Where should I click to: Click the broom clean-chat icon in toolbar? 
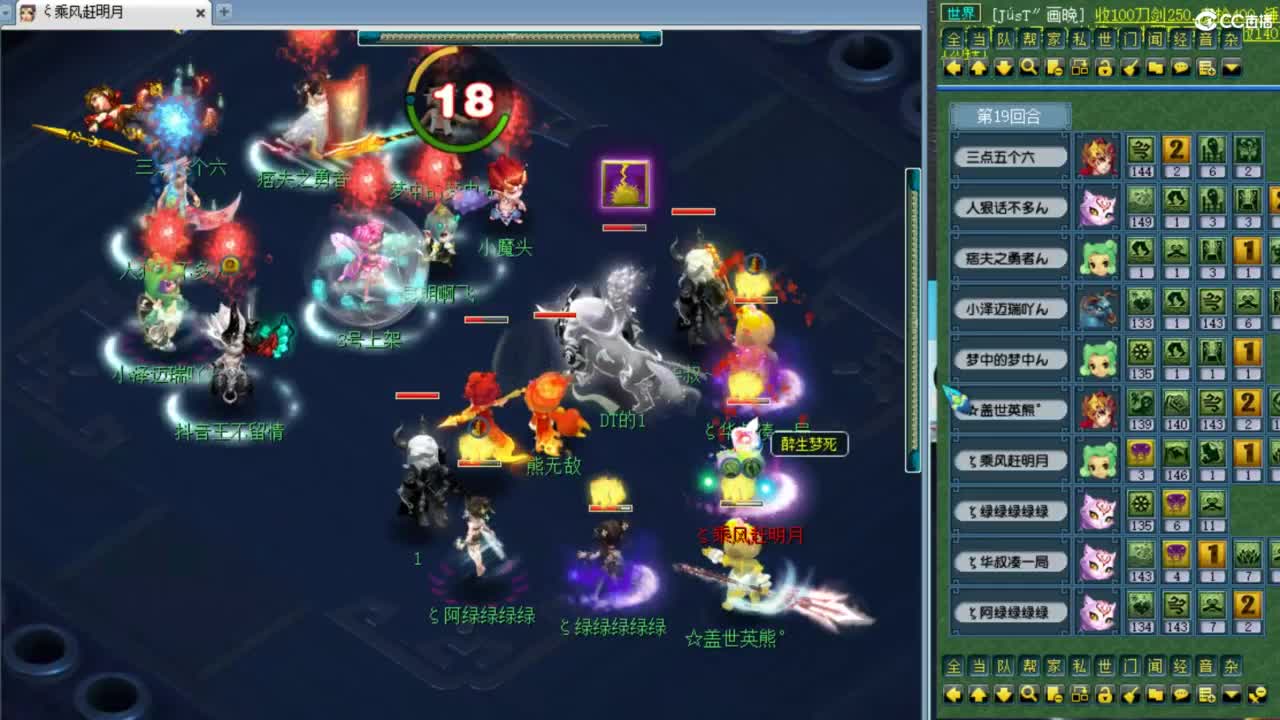tap(1131, 68)
